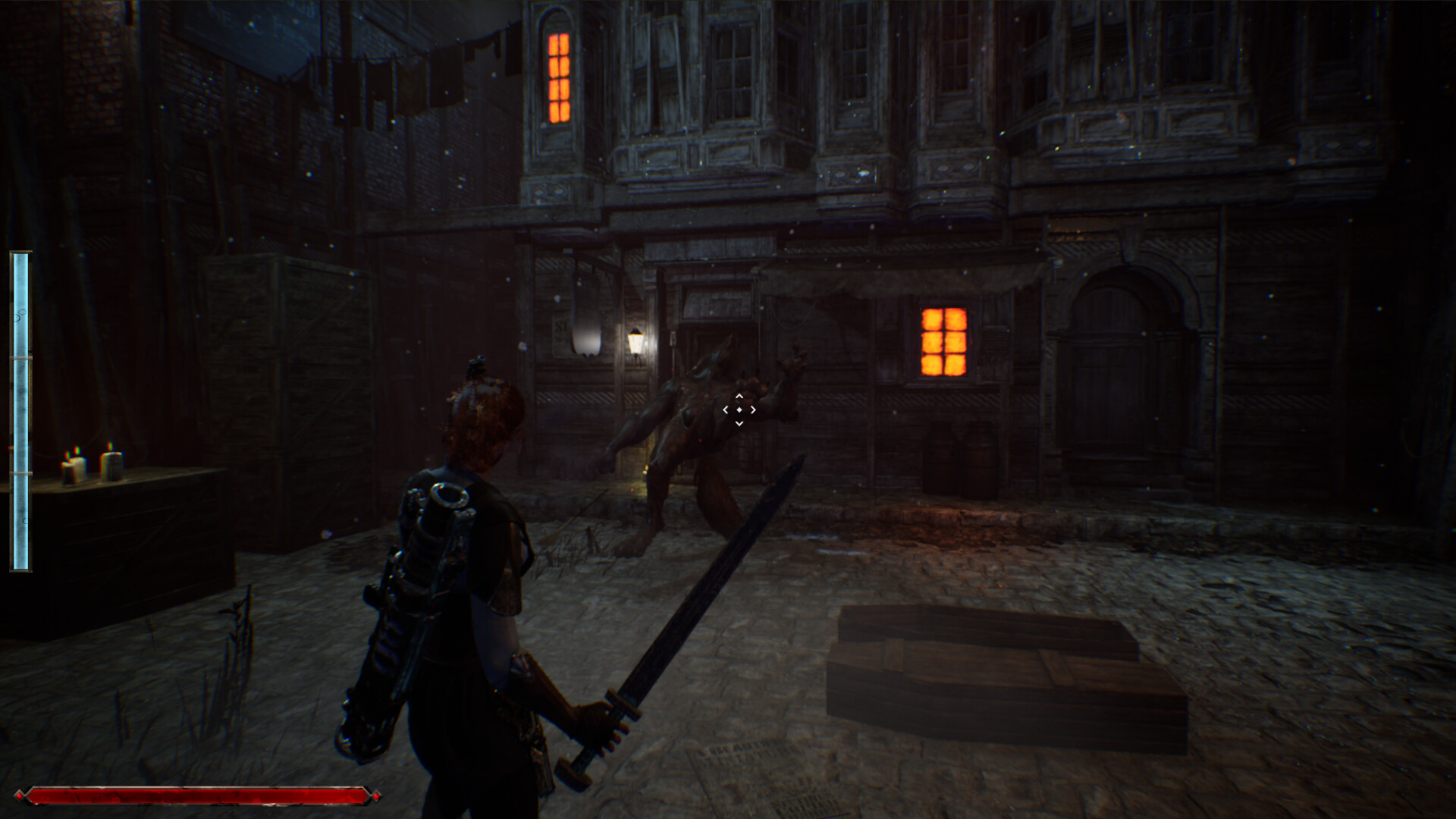Image resolution: width=1456 pixels, height=819 pixels.
Task: Click the candles on the left table
Action: [91, 463]
